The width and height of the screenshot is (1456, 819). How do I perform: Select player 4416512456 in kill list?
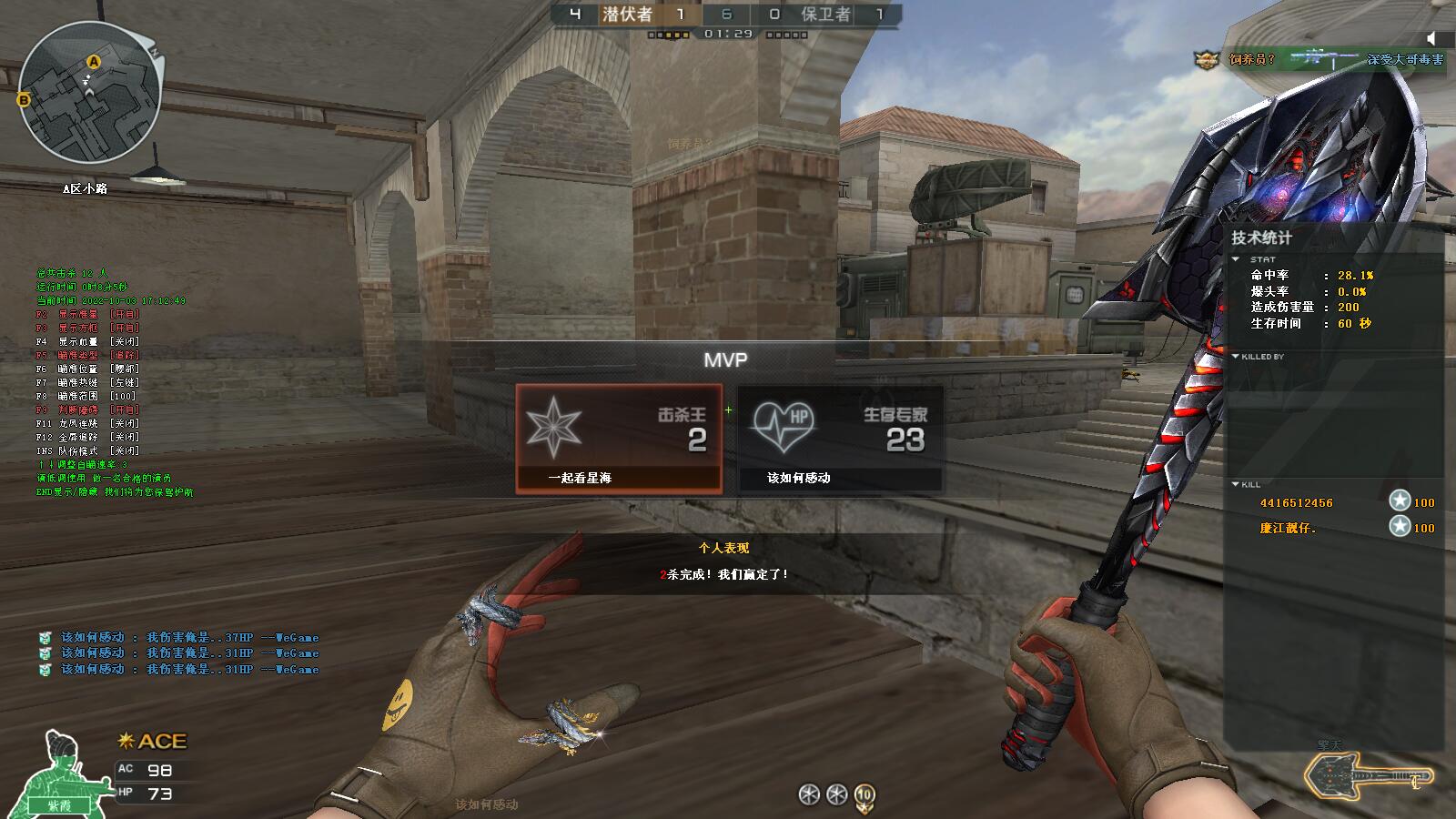tap(1296, 503)
